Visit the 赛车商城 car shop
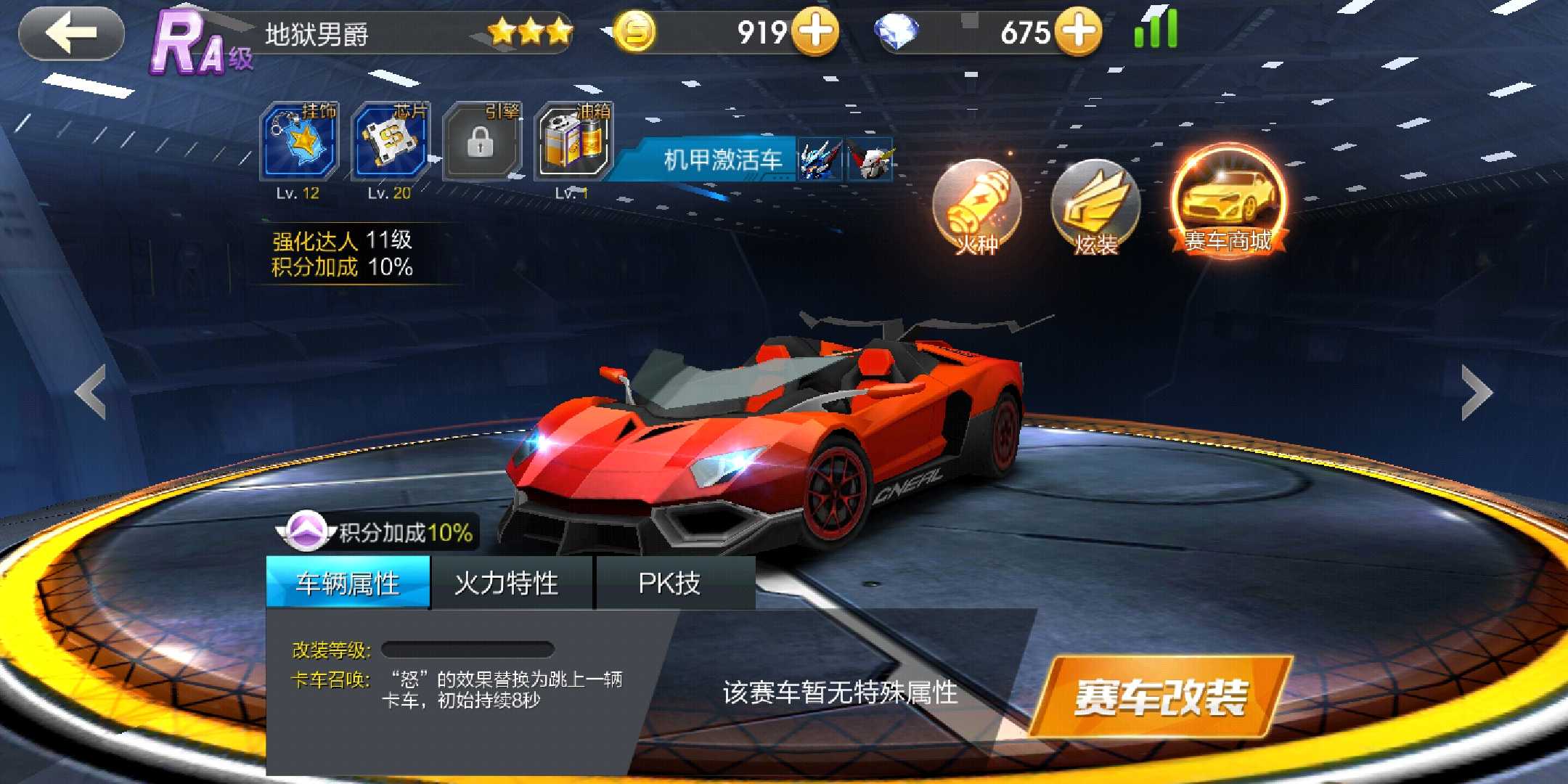 [1228, 200]
